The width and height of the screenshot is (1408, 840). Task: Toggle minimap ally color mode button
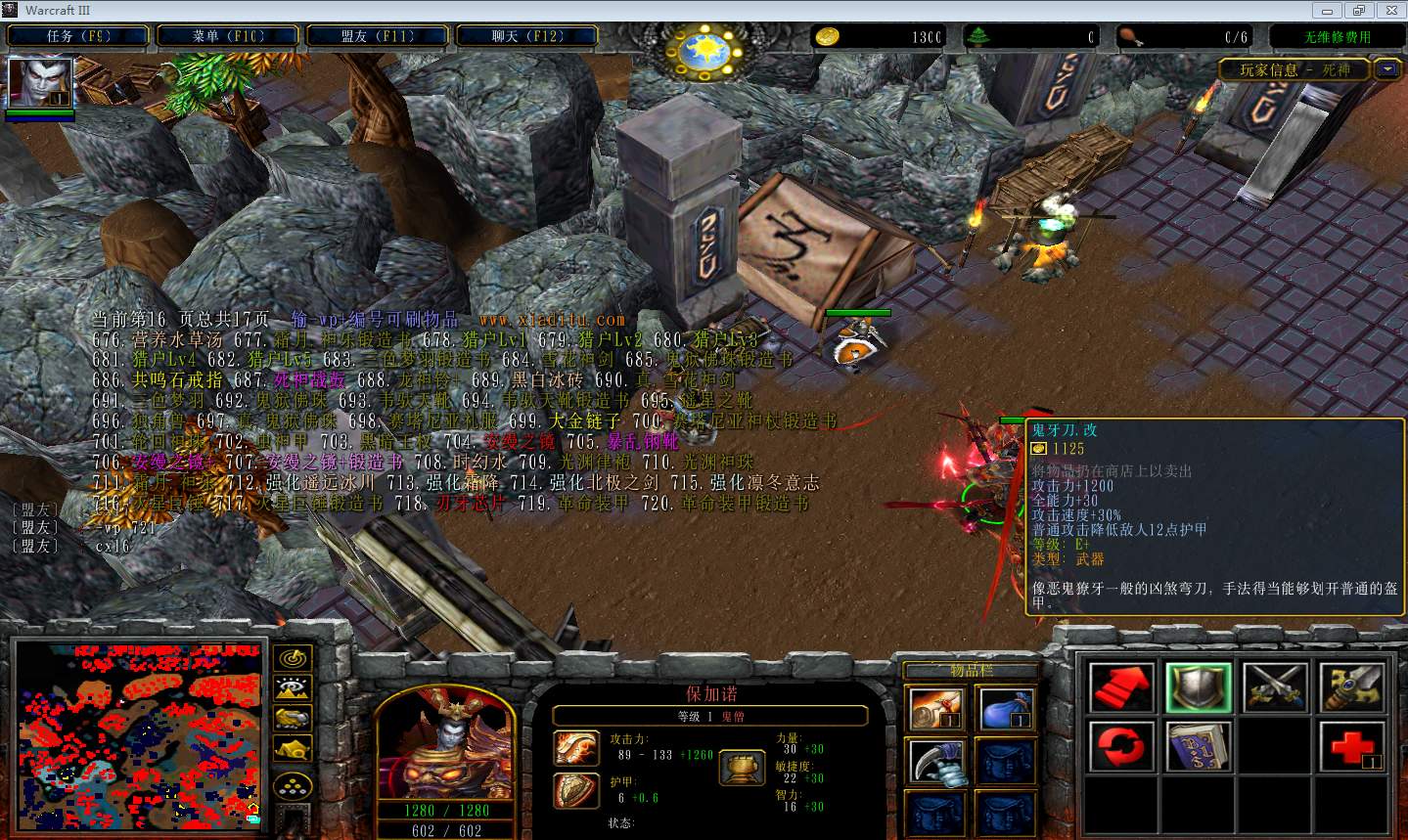coord(293,719)
